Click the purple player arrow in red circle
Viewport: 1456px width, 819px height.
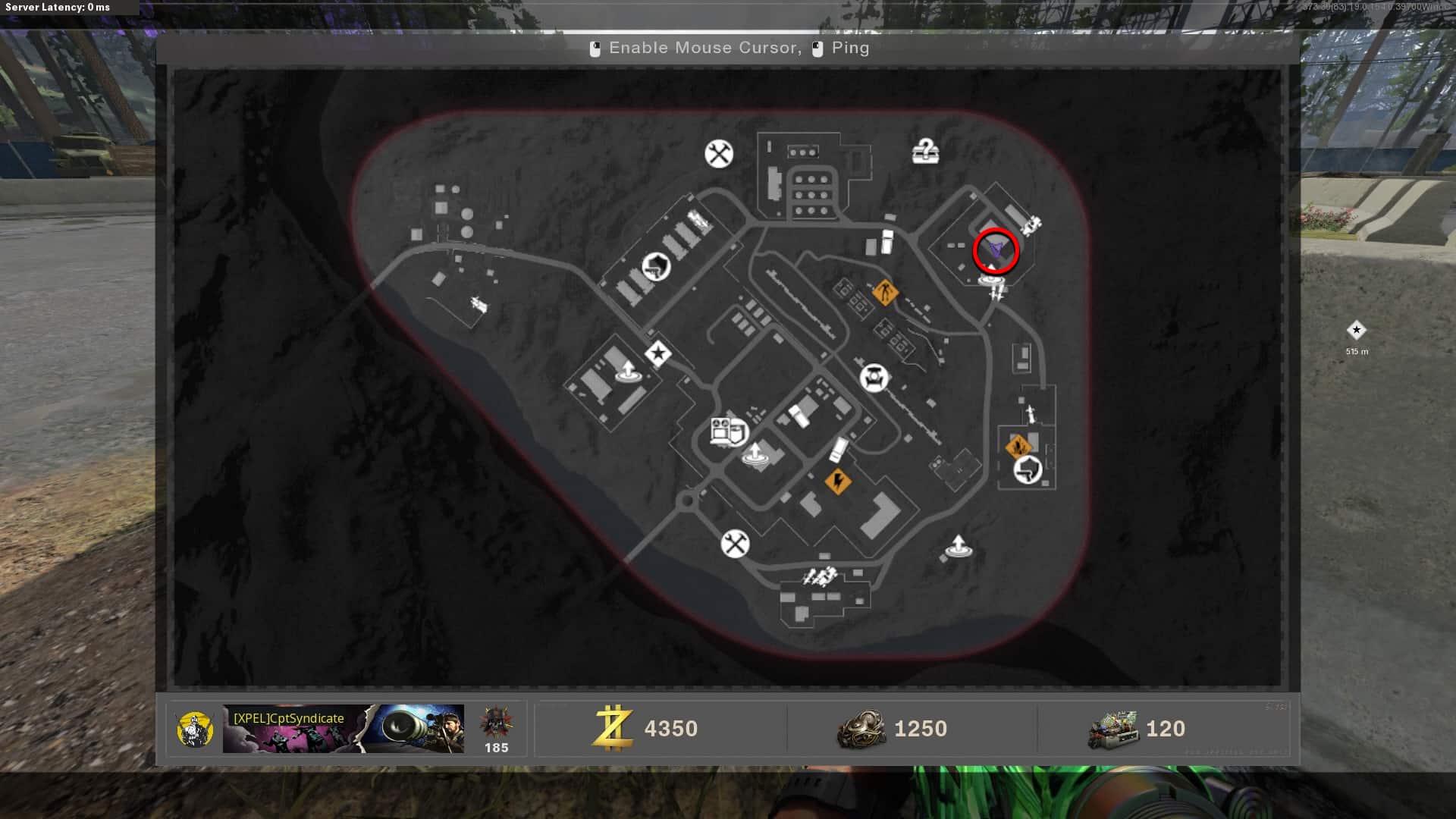995,249
